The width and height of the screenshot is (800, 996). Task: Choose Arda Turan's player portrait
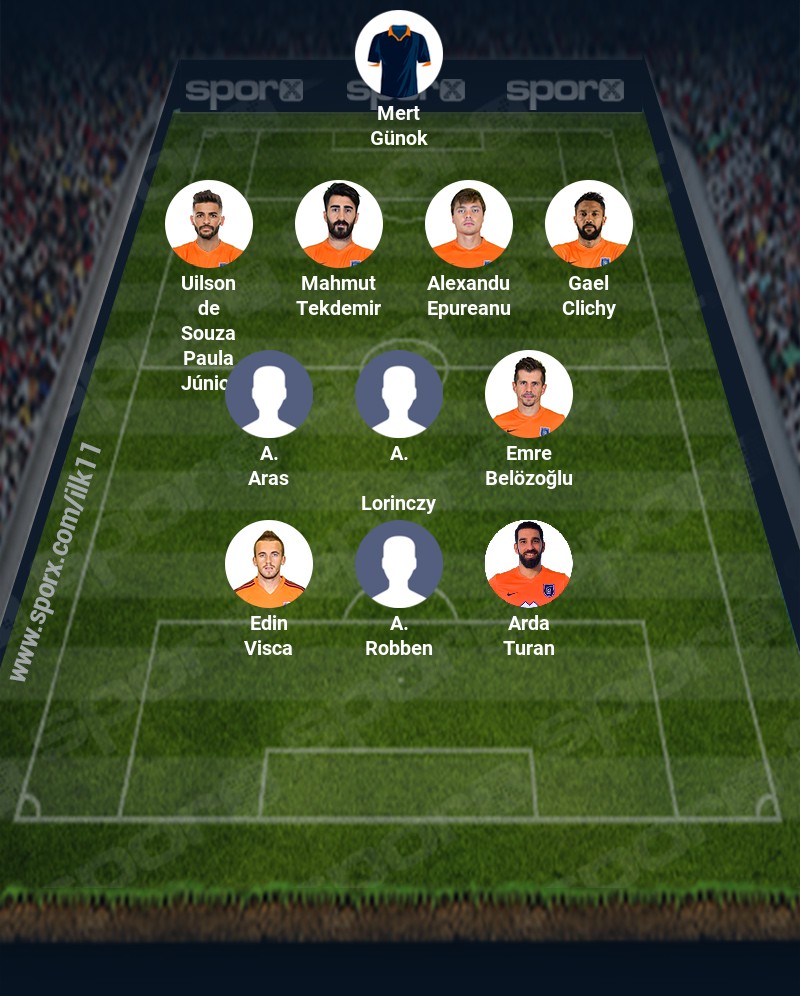(529, 564)
